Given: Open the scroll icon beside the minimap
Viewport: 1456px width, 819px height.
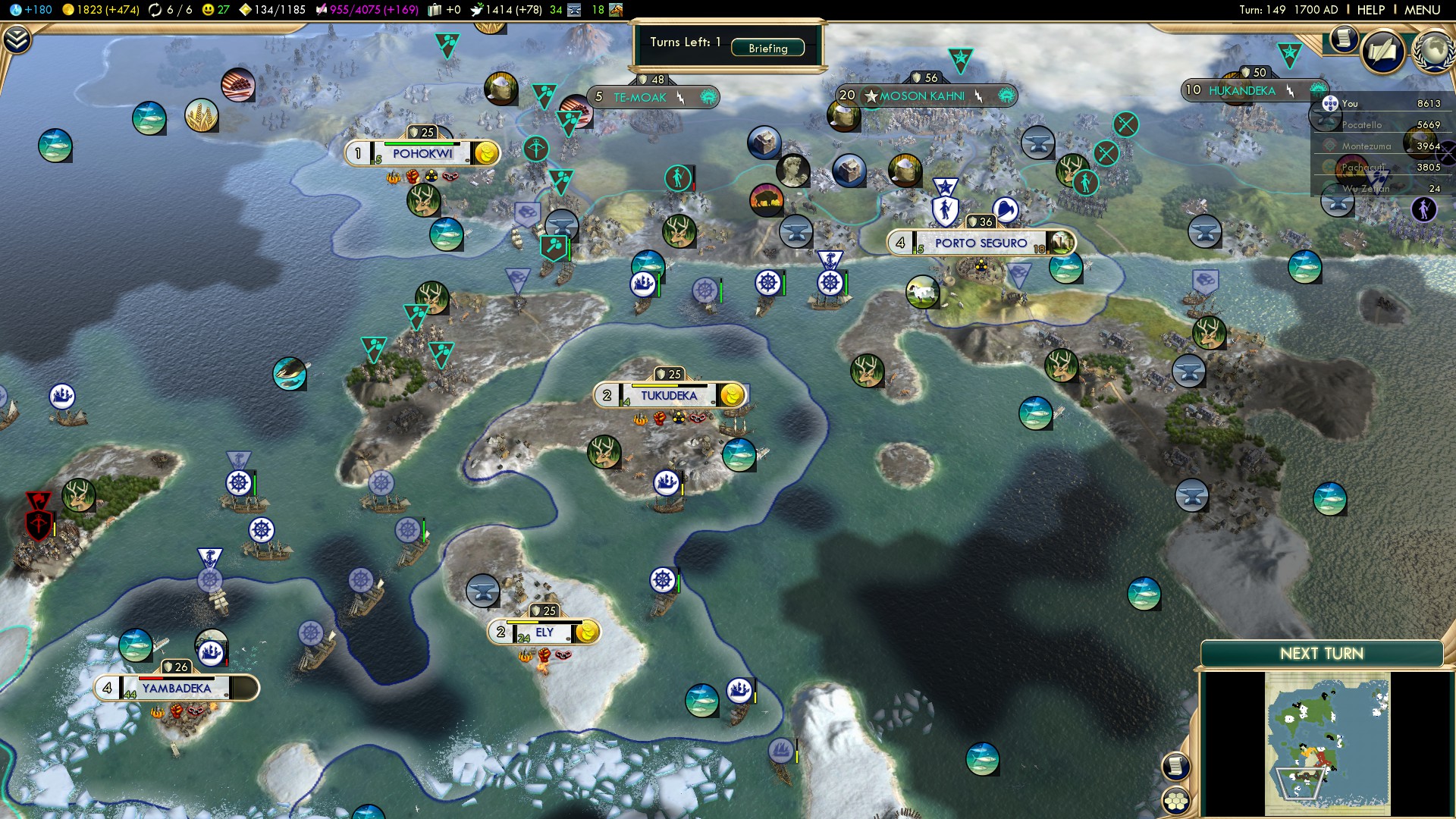Looking at the screenshot, I should point(1175,766).
